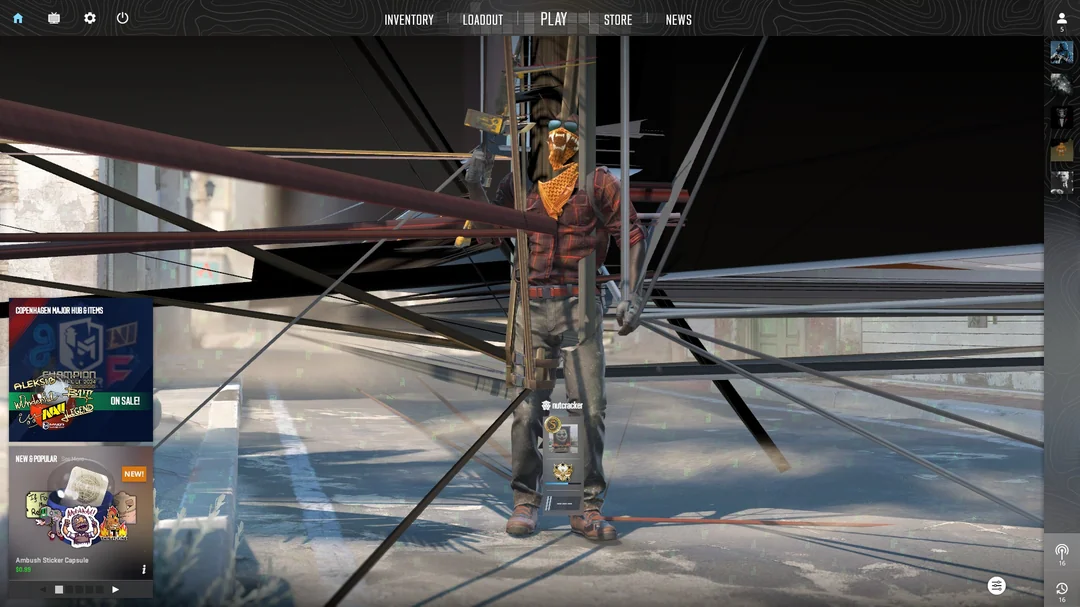1080x607 pixels.
Task: Open the main menu scene settings sliders button
Action: [996, 586]
